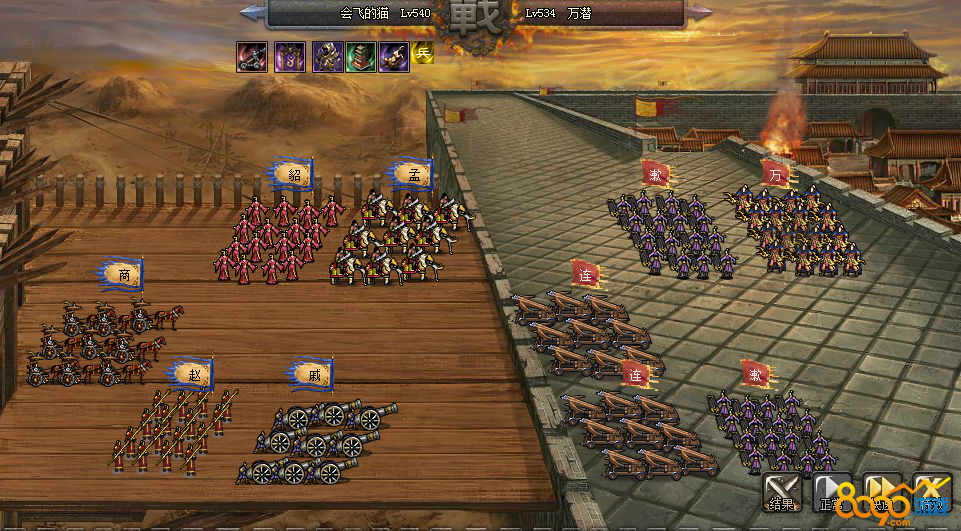Check the bronze tiger tally icon

click(392, 56)
